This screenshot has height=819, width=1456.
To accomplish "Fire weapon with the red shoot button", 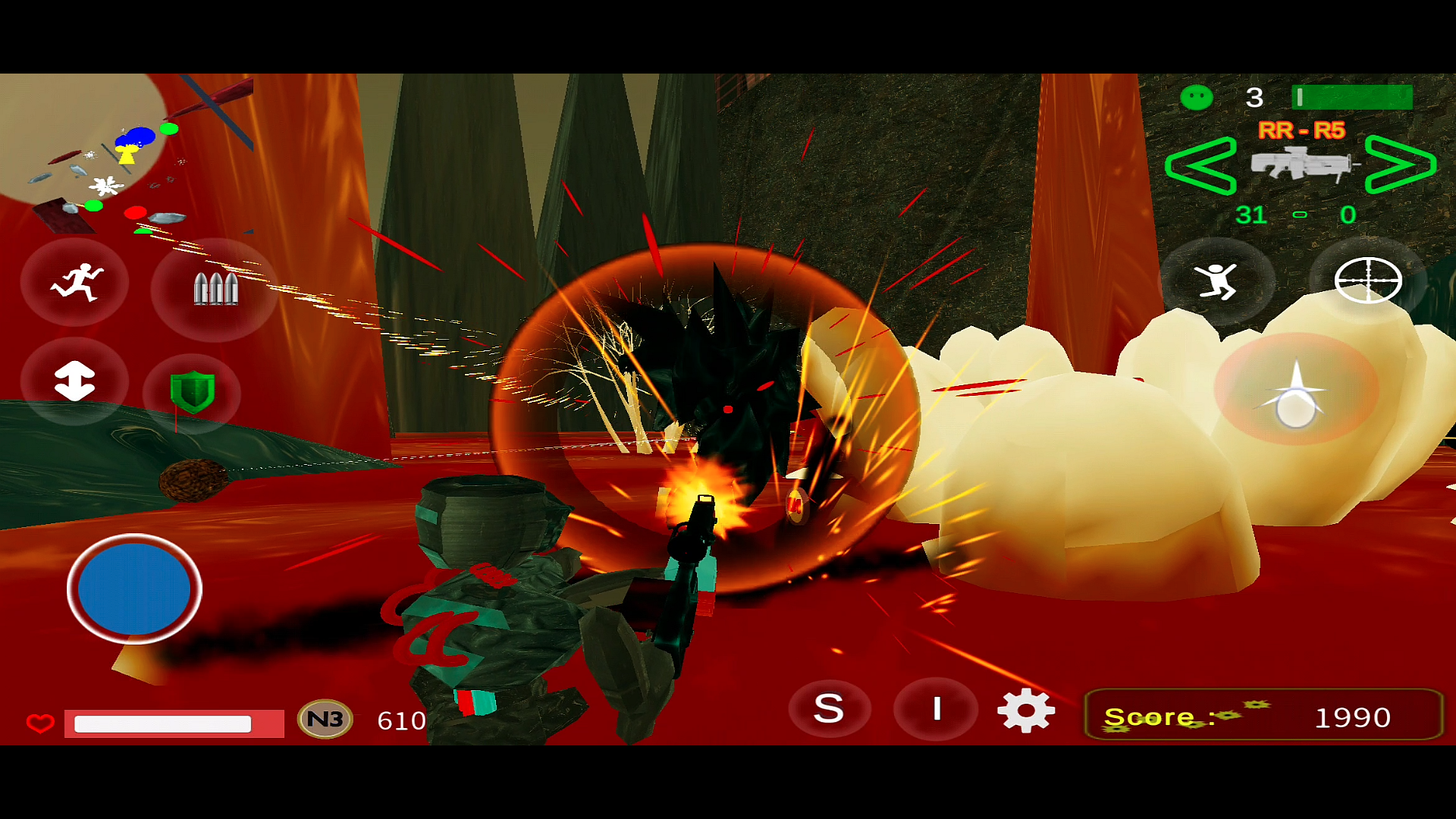I will [x=1296, y=390].
